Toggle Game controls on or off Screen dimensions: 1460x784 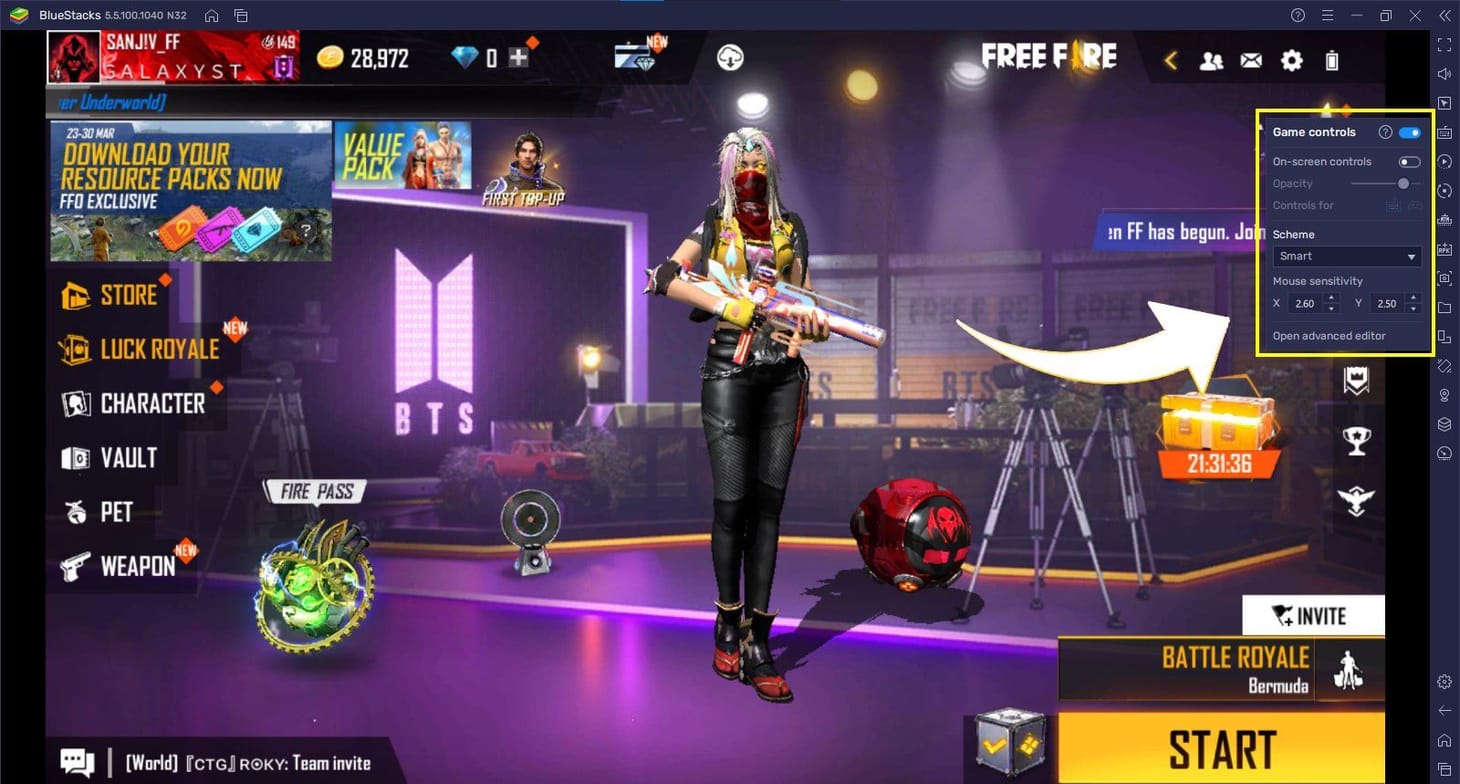click(x=1410, y=132)
